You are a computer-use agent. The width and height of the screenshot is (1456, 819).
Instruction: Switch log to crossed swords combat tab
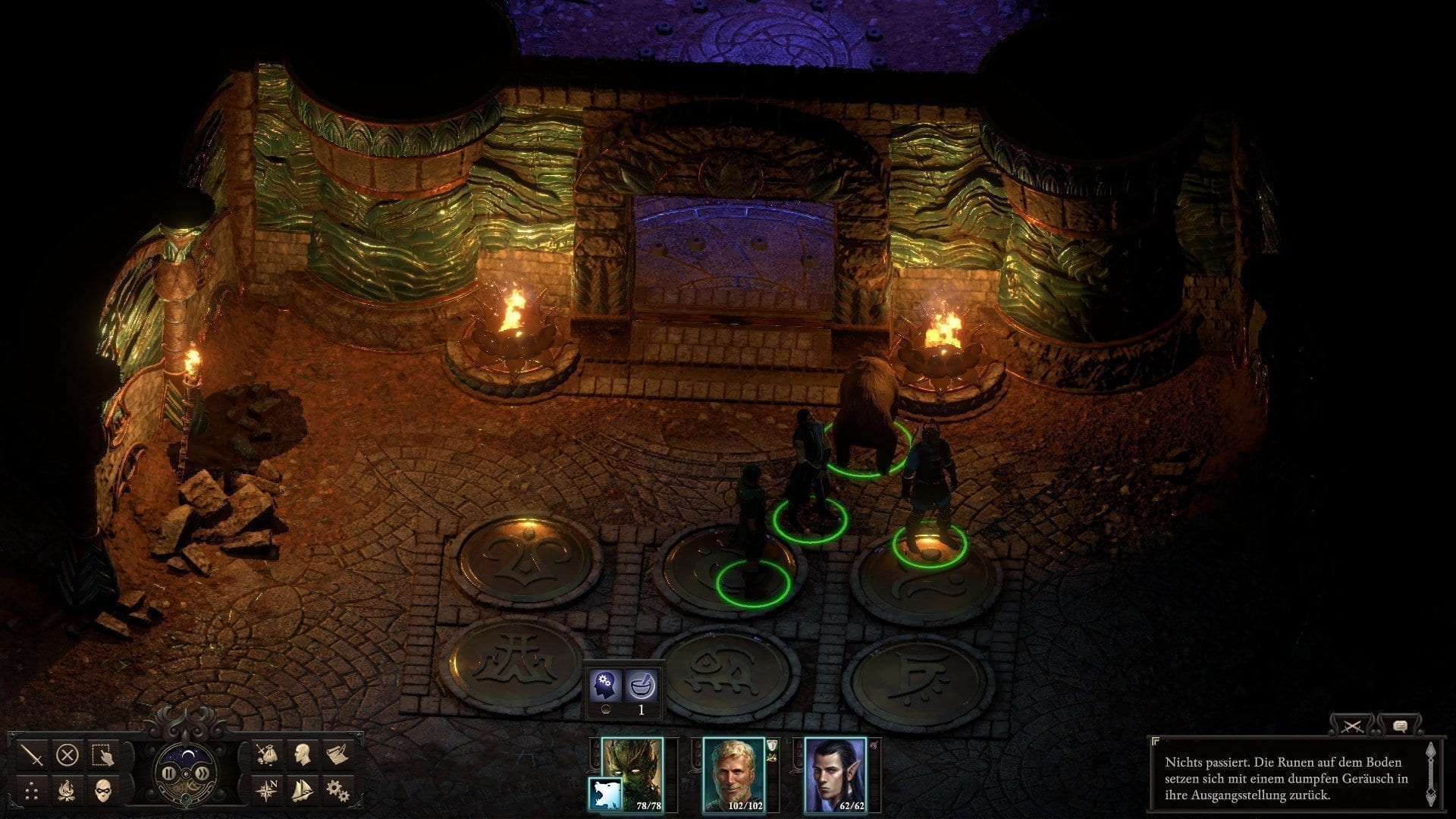1352,726
